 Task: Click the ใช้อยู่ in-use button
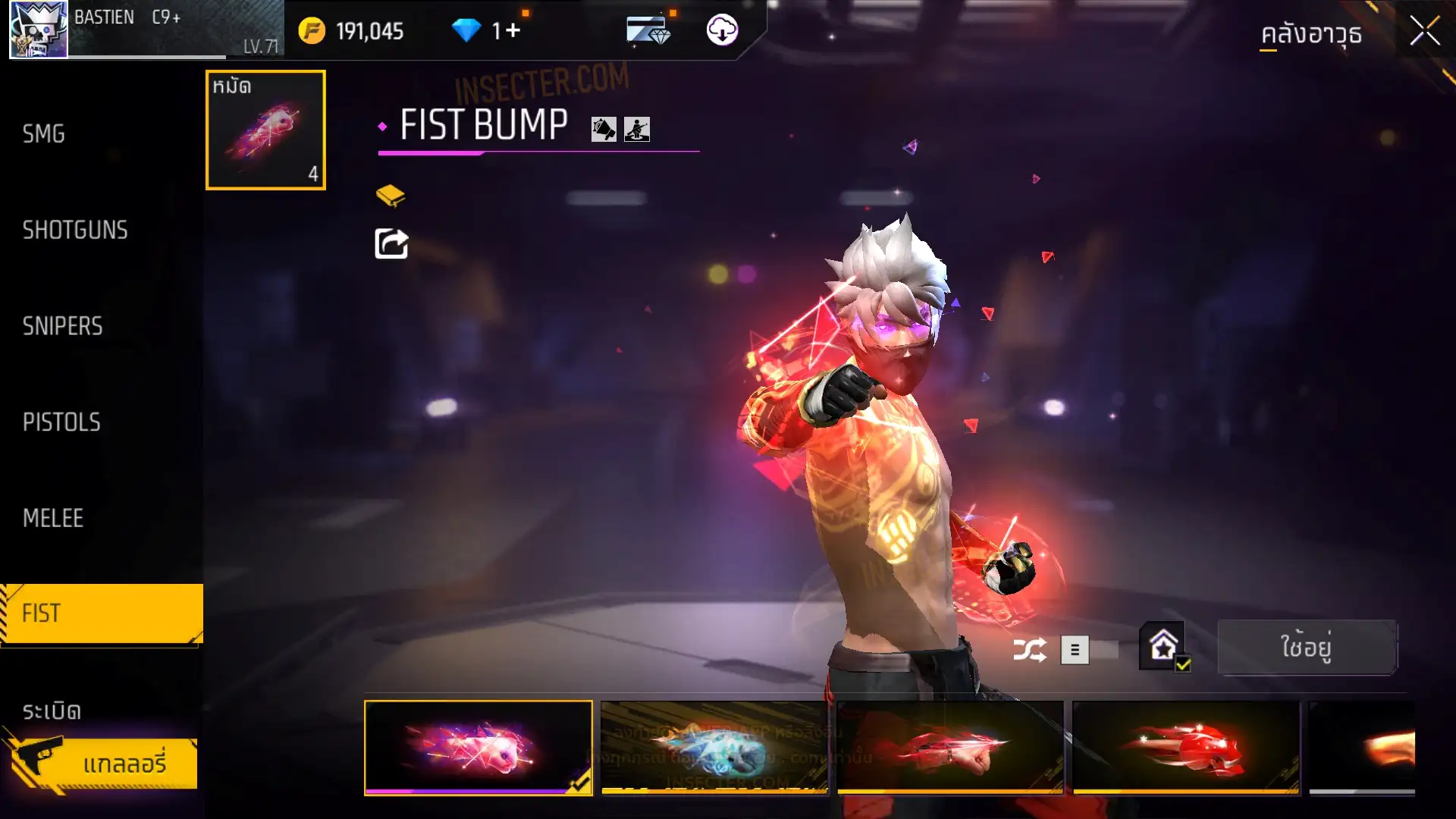pyautogui.click(x=1306, y=648)
